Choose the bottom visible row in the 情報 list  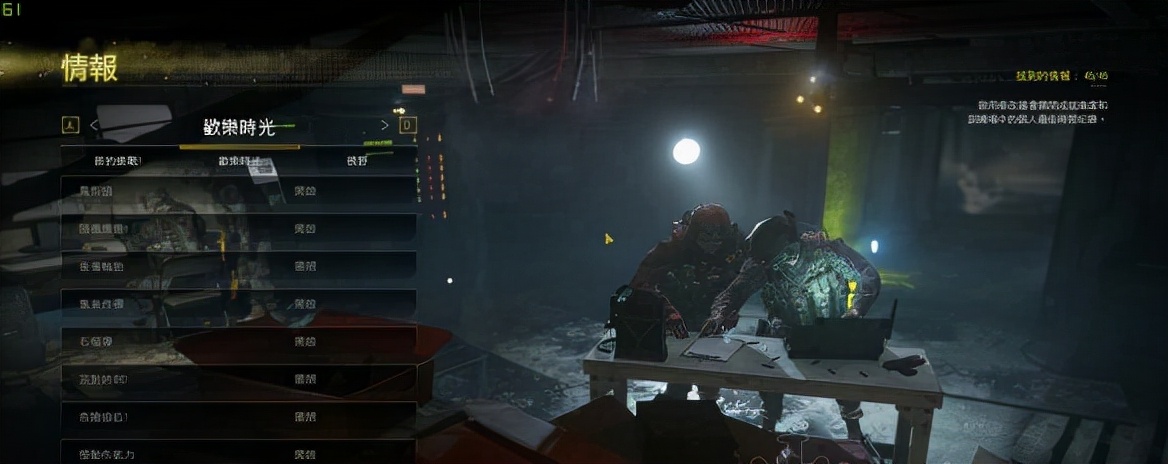point(239,453)
